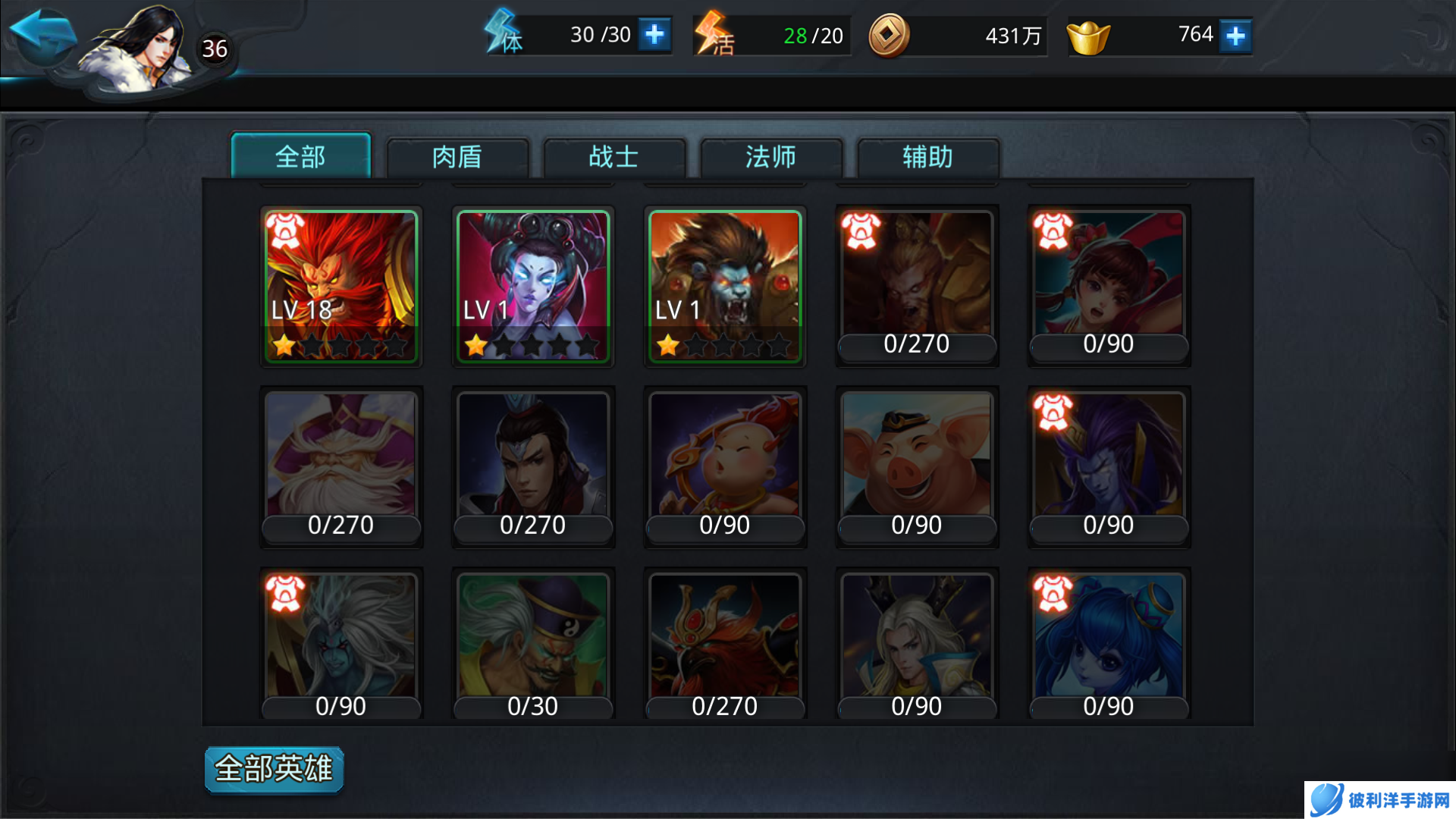Add stamina with the plus button

click(x=654, y=35)
